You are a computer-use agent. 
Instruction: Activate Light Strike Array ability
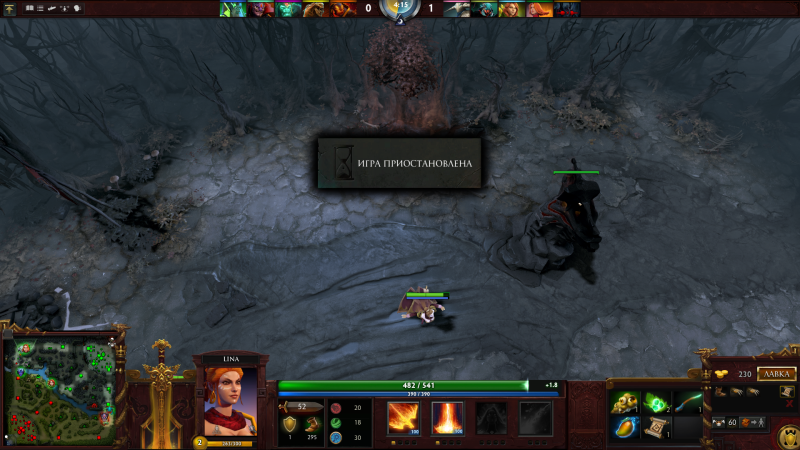pyautogui.click(x=447, y=418)
